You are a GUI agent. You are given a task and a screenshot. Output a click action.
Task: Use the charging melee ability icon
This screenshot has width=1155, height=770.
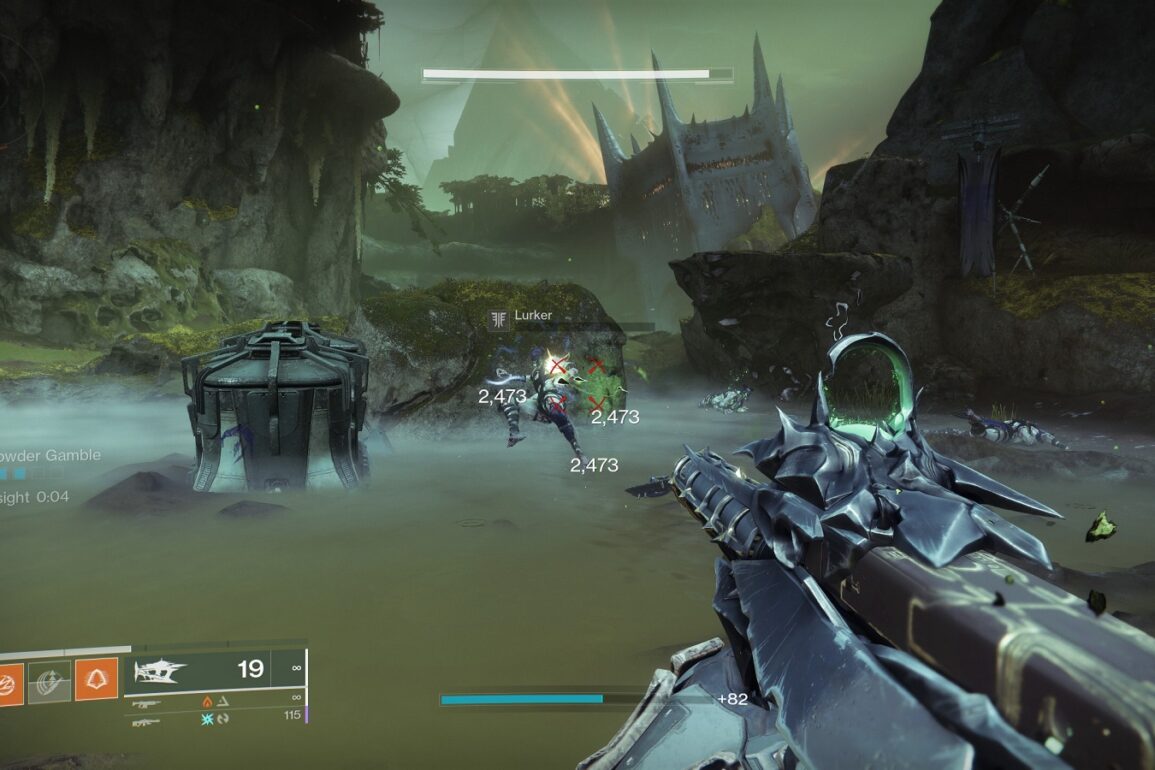49,682
